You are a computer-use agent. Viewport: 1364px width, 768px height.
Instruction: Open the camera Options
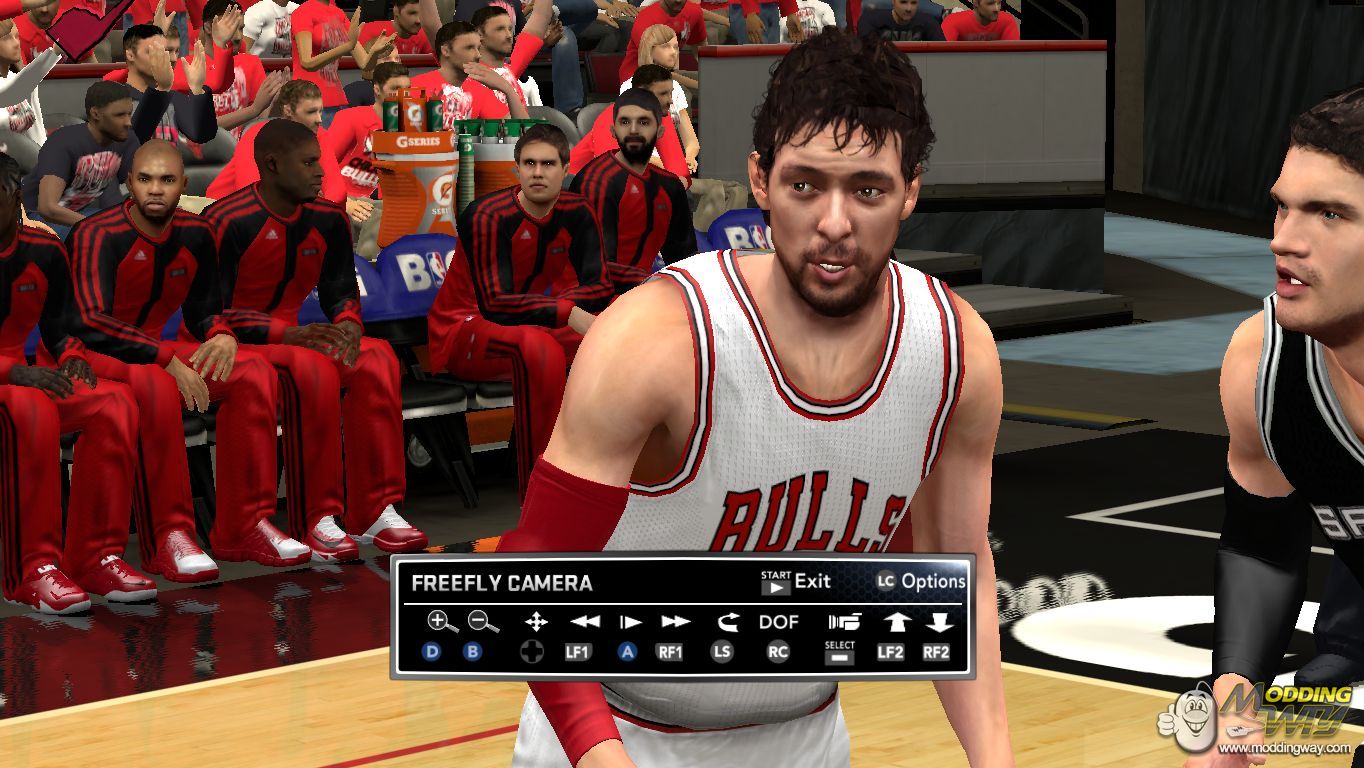click(921, 581)
